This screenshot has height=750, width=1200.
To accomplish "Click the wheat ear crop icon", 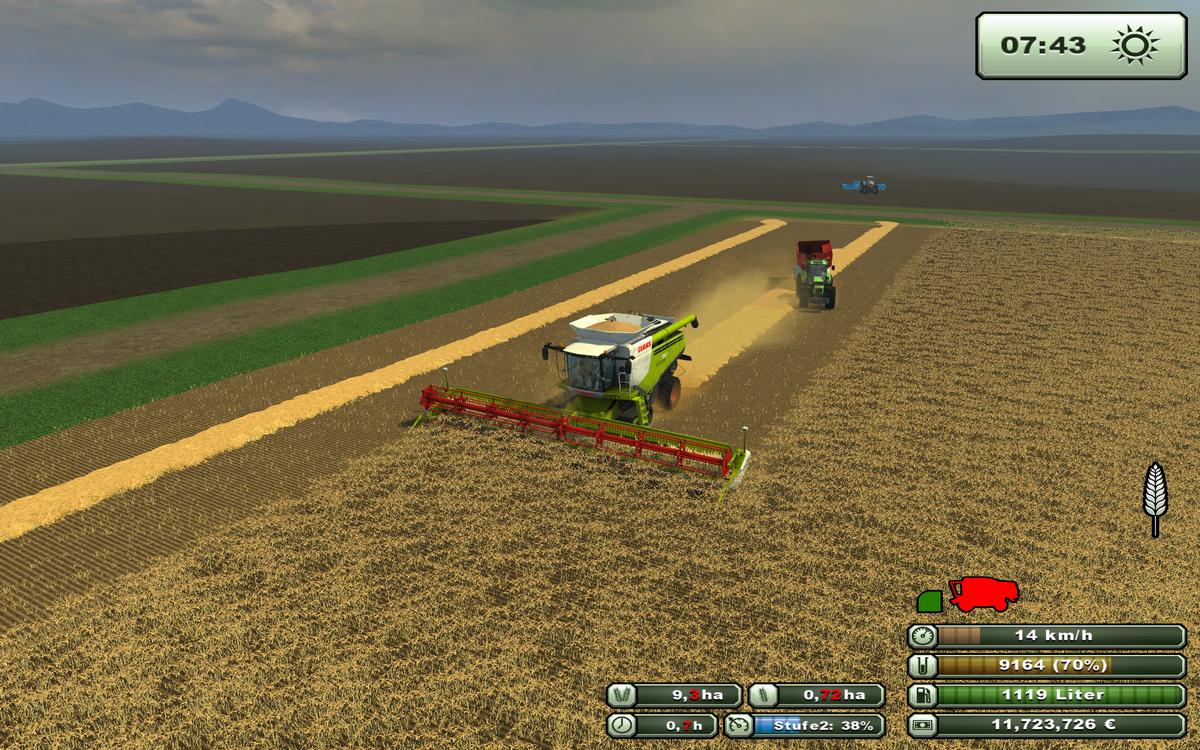I will click(1155, 499).
